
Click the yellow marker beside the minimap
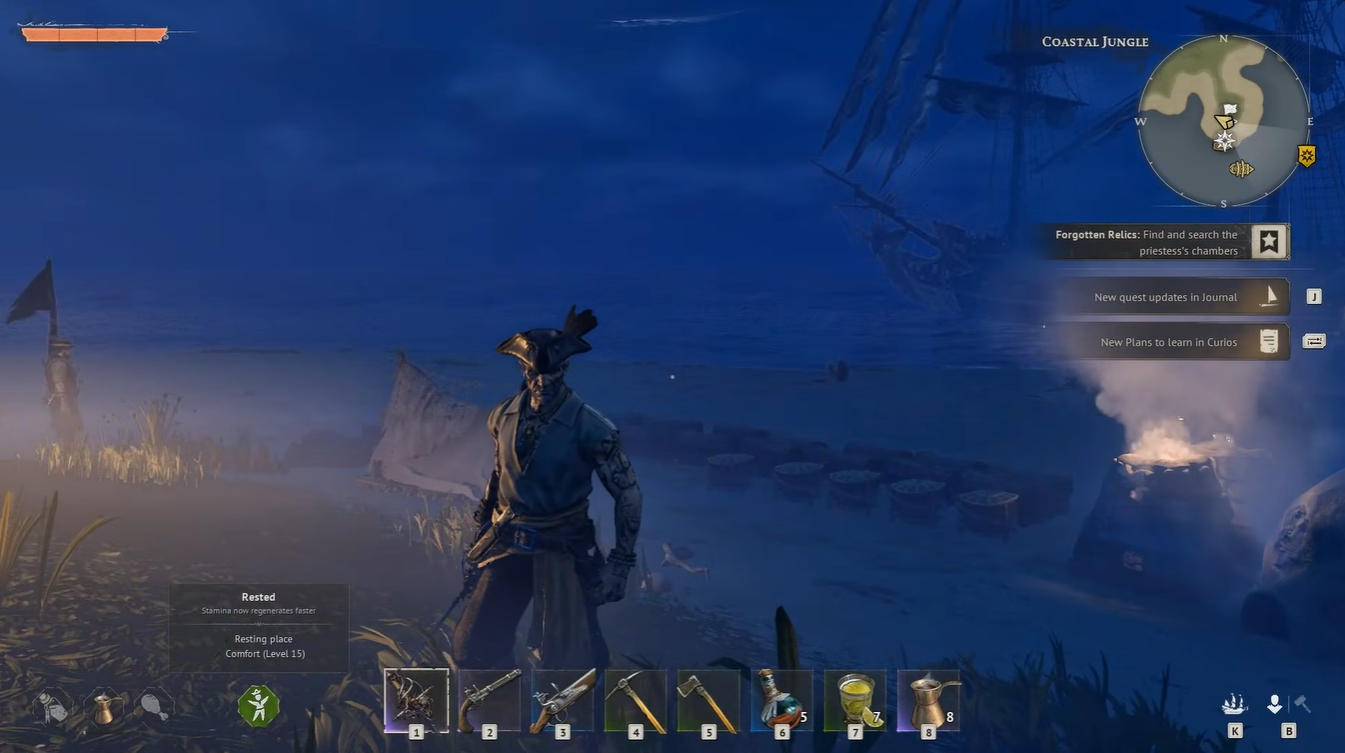[1305, 154]
